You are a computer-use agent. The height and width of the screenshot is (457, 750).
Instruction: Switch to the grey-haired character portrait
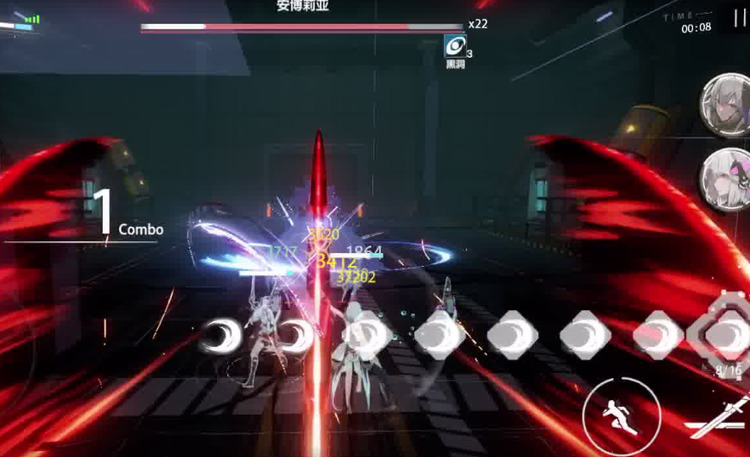(725, 102)
